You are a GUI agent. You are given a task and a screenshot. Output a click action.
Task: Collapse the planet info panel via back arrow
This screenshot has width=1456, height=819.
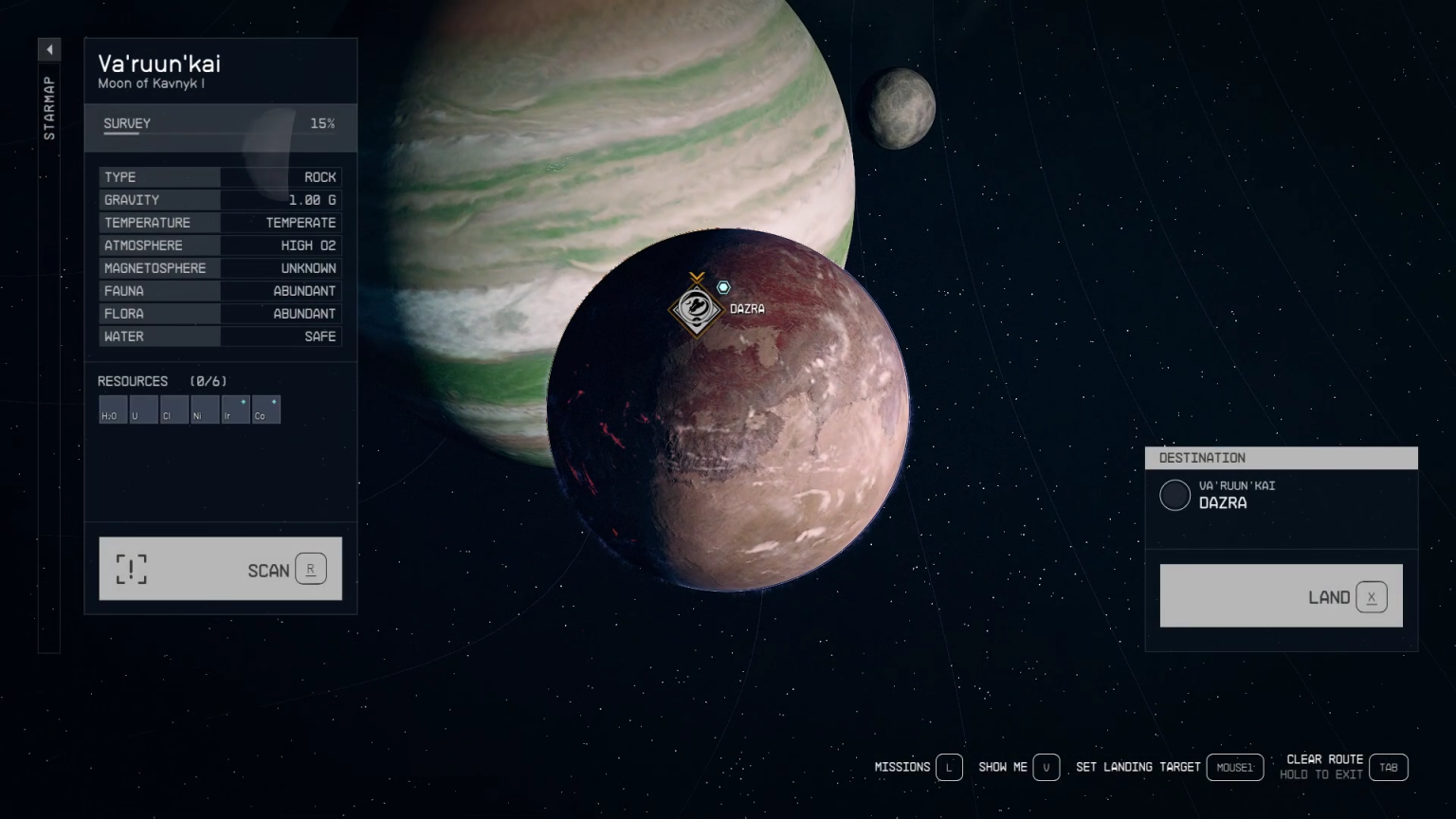click(x=49, y=49)
